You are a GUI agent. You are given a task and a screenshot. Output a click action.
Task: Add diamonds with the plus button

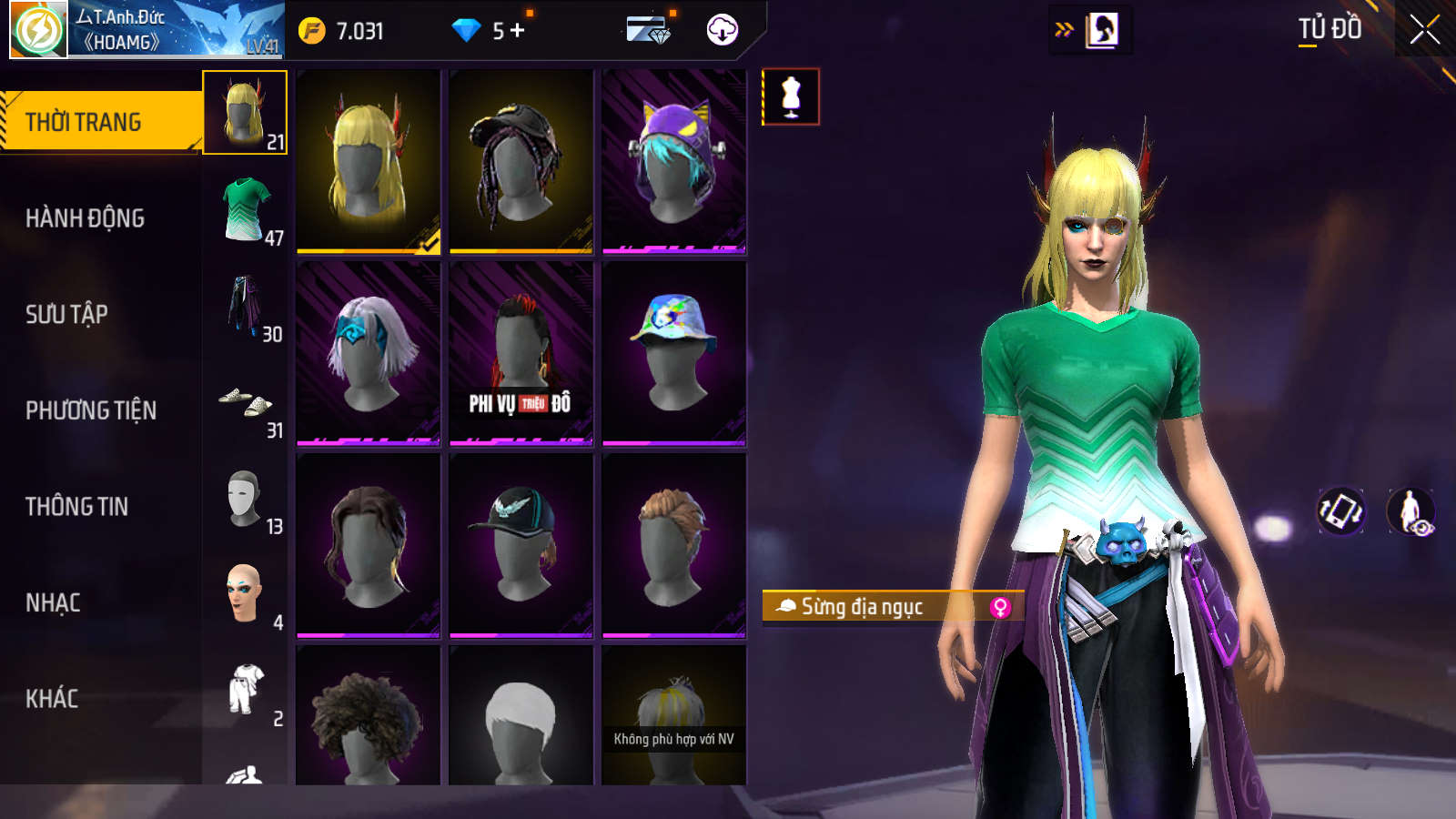(518, 31)
